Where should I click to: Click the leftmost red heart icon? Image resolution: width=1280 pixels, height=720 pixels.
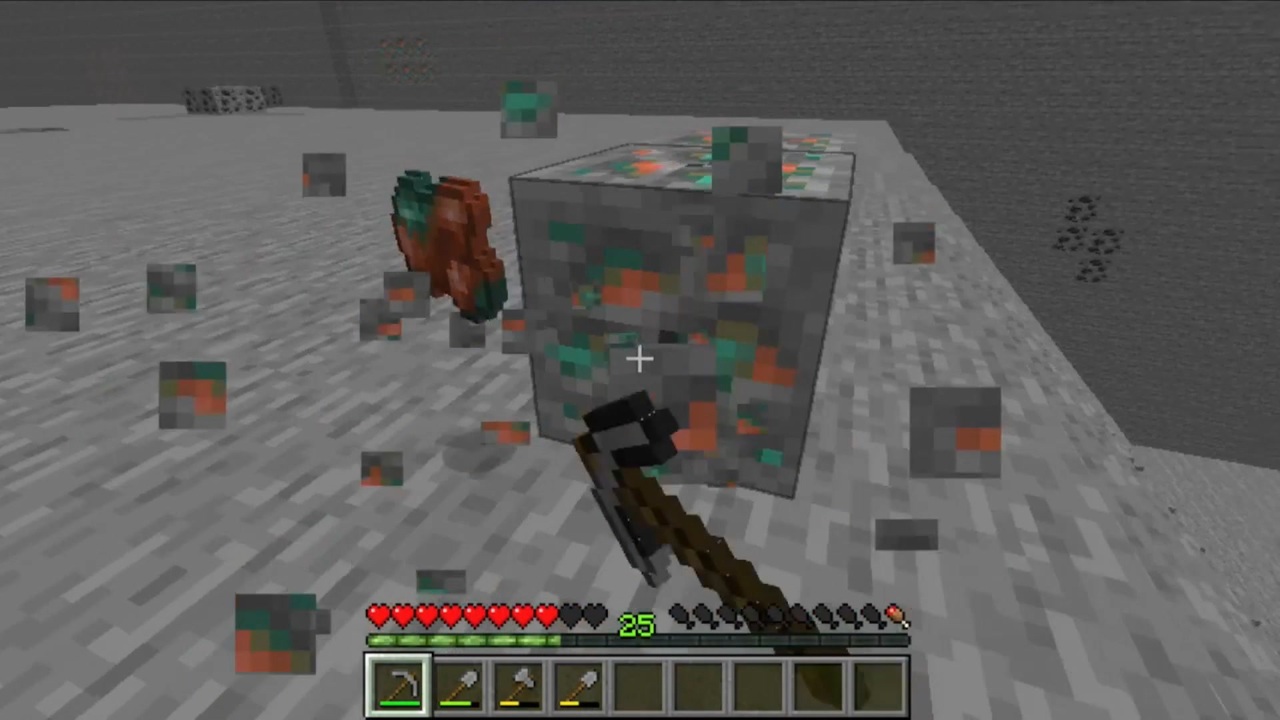click(378, 616)
